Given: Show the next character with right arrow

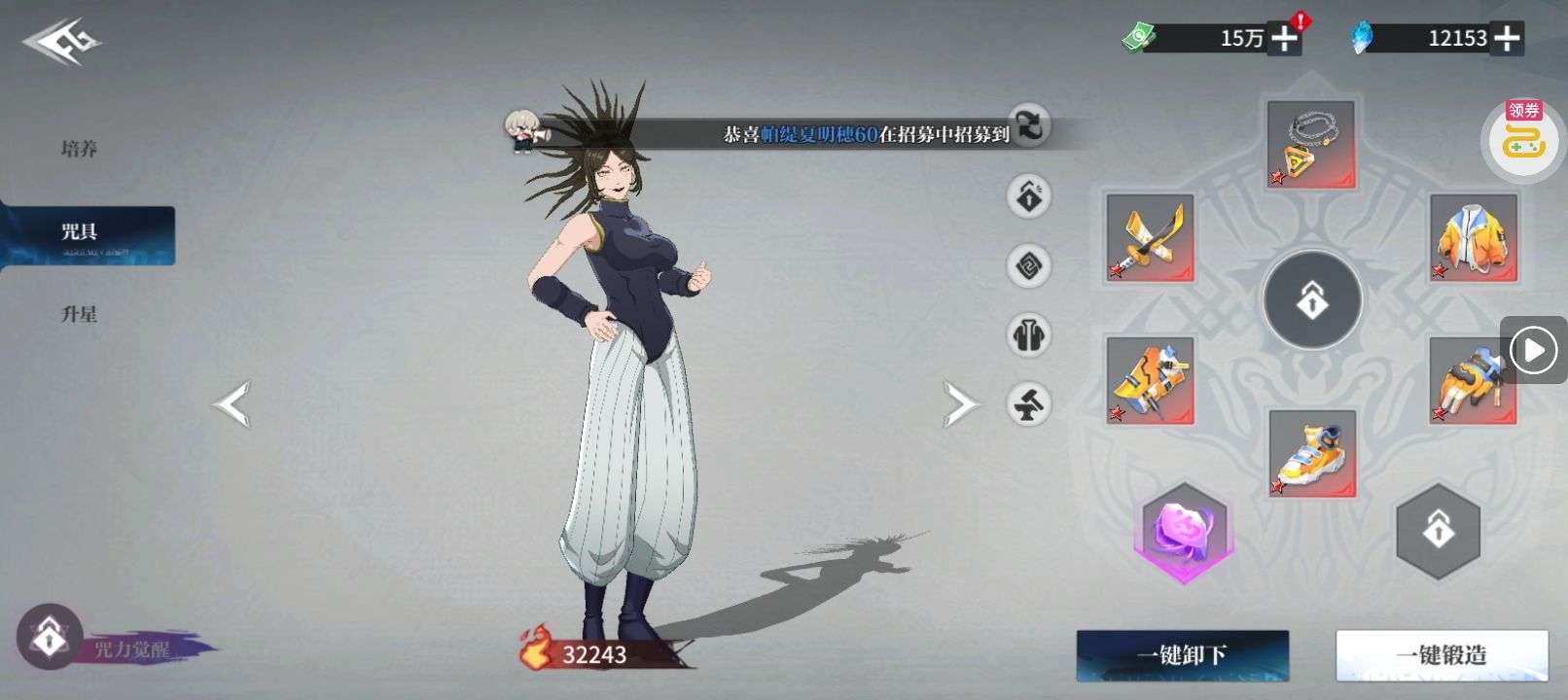Looking at the screenshot, I should click(960, 404).
